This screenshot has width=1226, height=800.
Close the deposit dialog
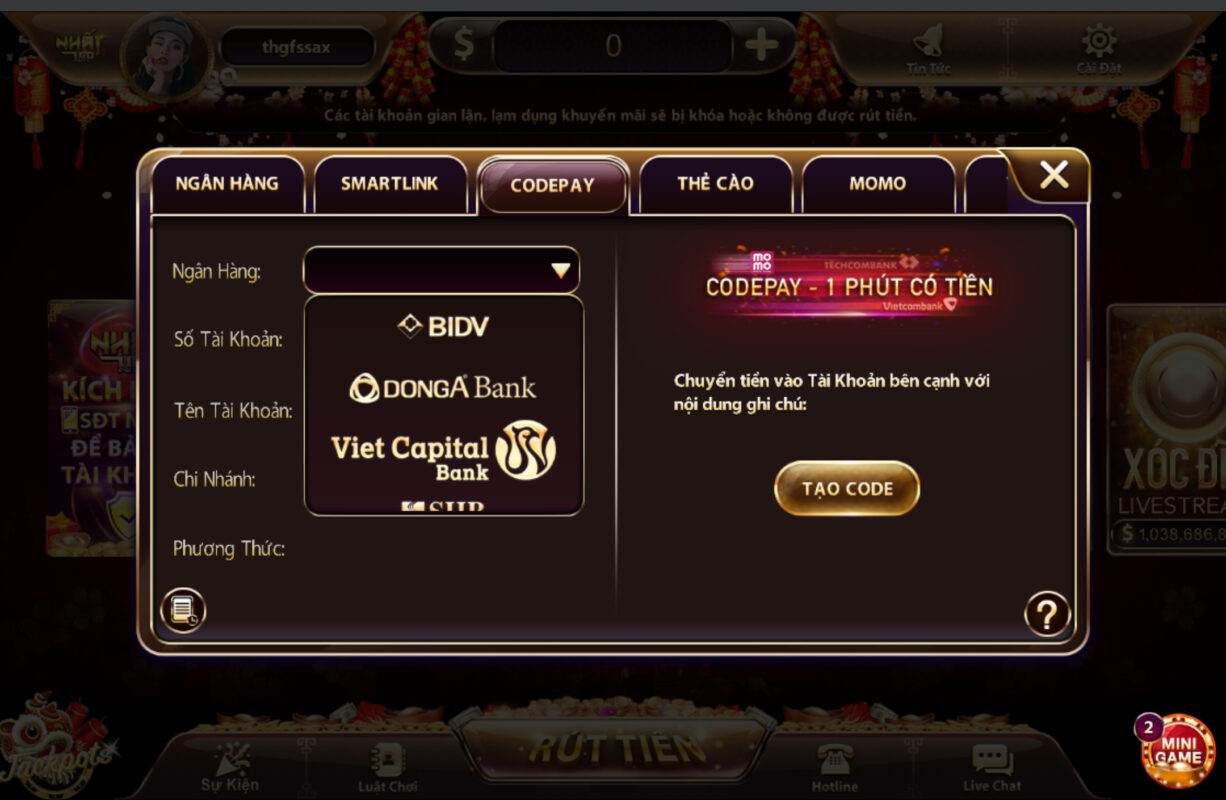pos(1054,176)
